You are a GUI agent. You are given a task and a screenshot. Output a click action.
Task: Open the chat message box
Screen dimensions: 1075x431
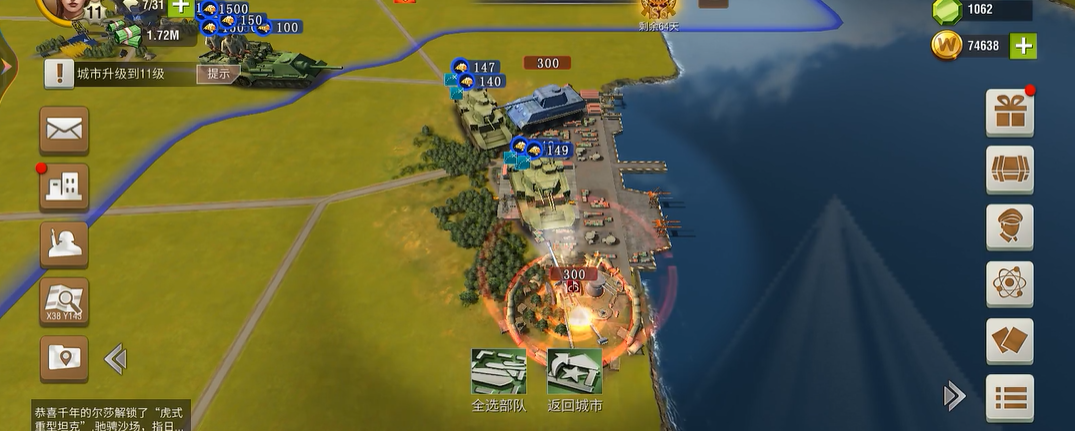pyautogui.click(x=110, y=417)
